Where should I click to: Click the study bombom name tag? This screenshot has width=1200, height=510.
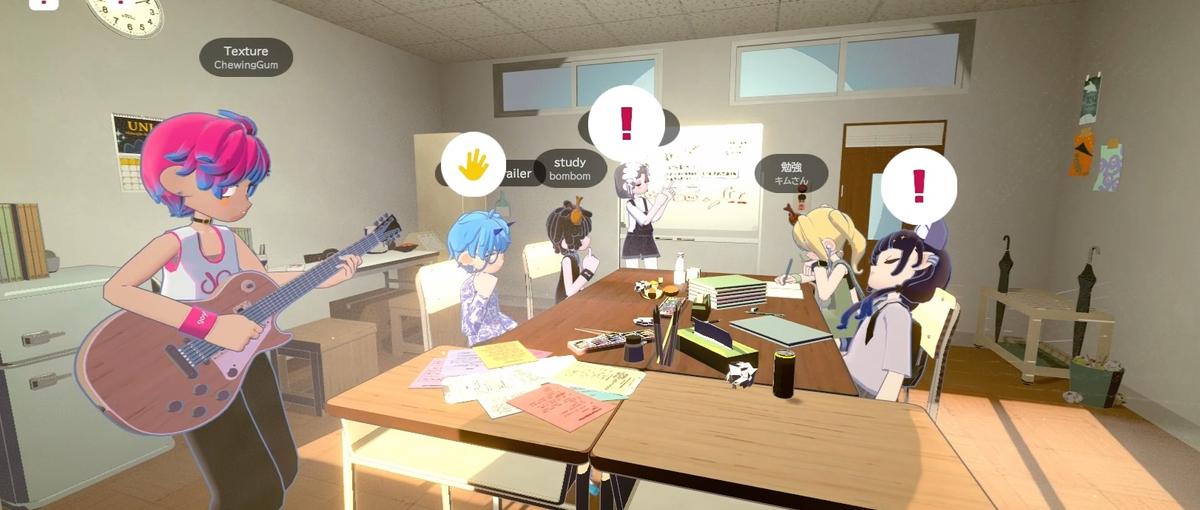pos(570,168)
